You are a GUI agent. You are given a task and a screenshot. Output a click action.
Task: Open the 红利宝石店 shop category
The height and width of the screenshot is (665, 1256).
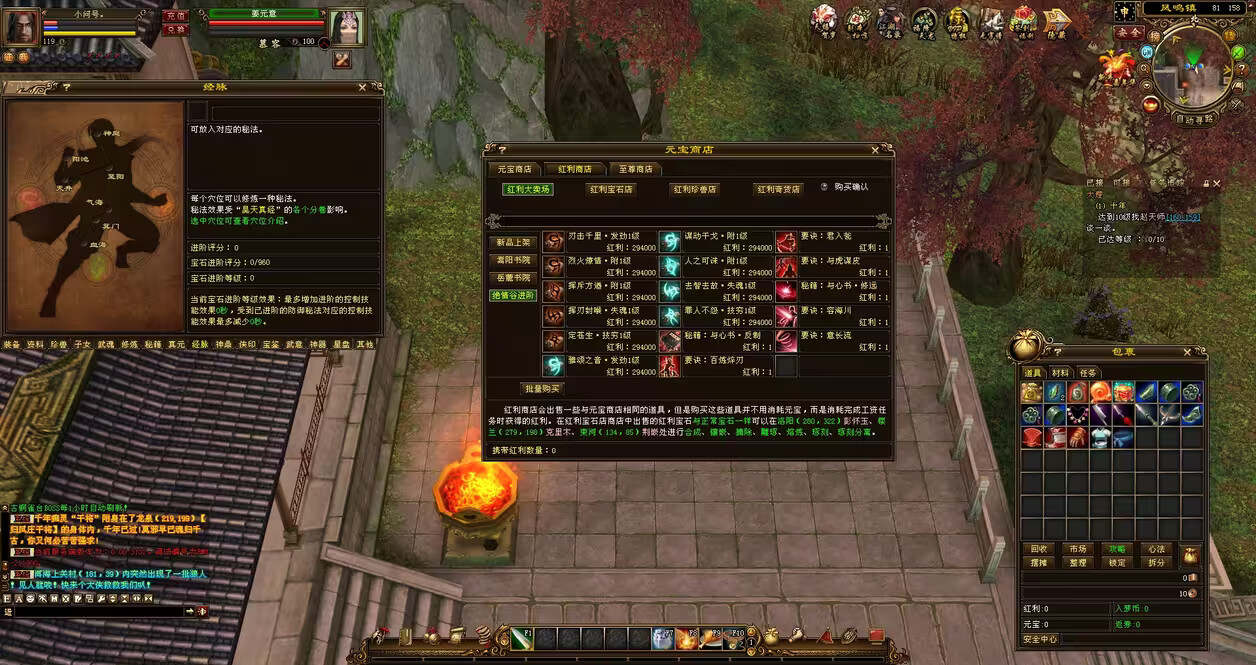(x=610, y=189)
